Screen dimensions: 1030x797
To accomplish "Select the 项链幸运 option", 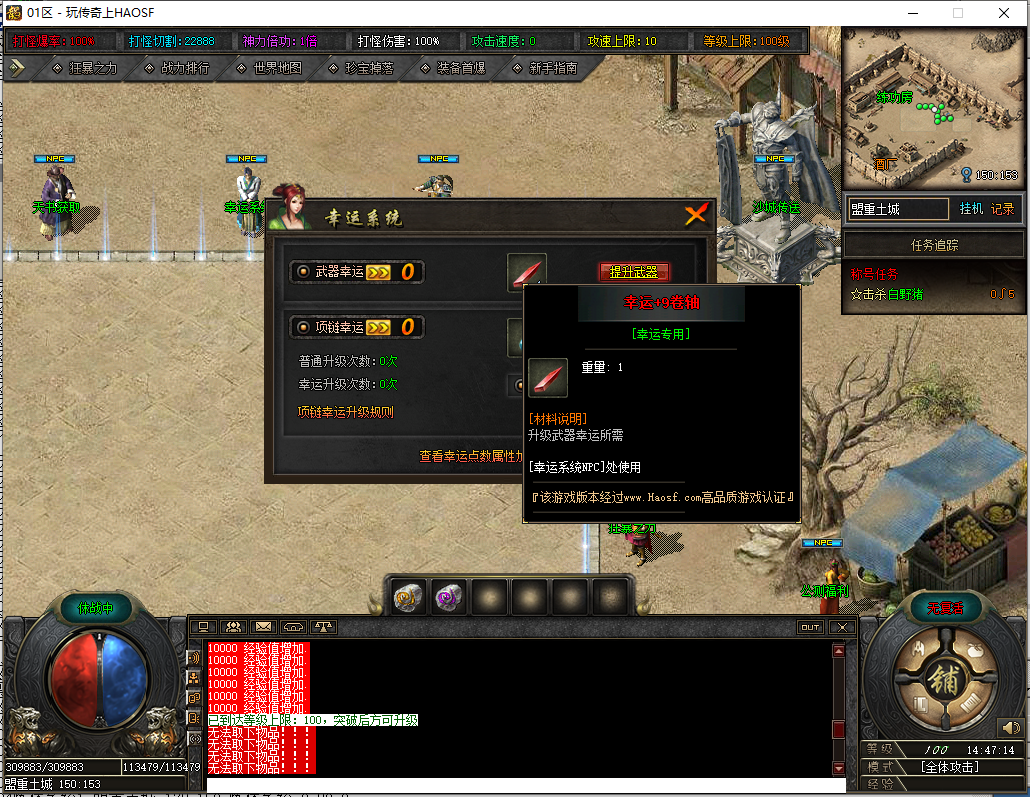I will (x=301, y=327).
